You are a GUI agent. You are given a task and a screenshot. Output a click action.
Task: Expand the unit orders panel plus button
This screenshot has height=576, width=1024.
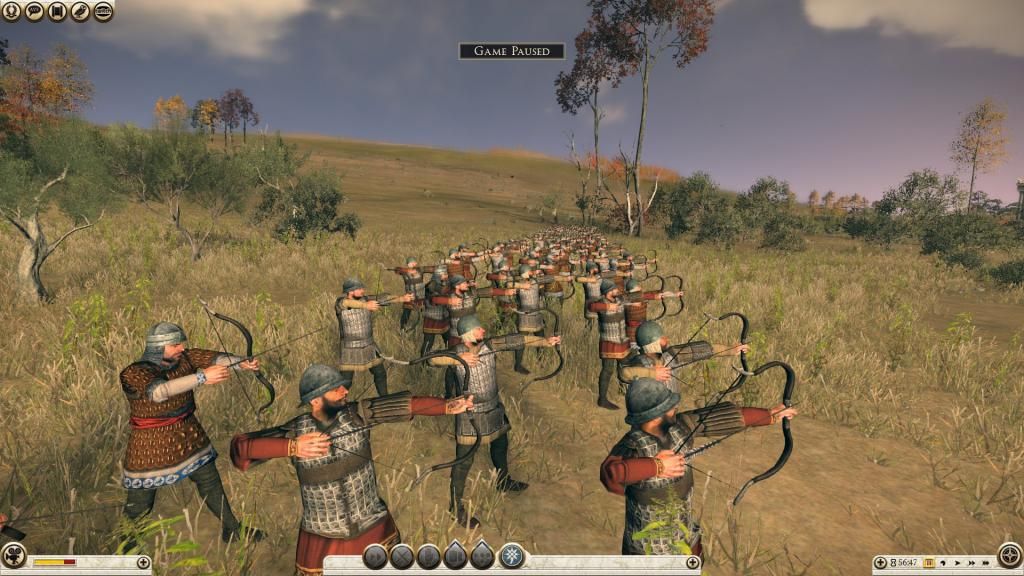[x=692, y=563]
